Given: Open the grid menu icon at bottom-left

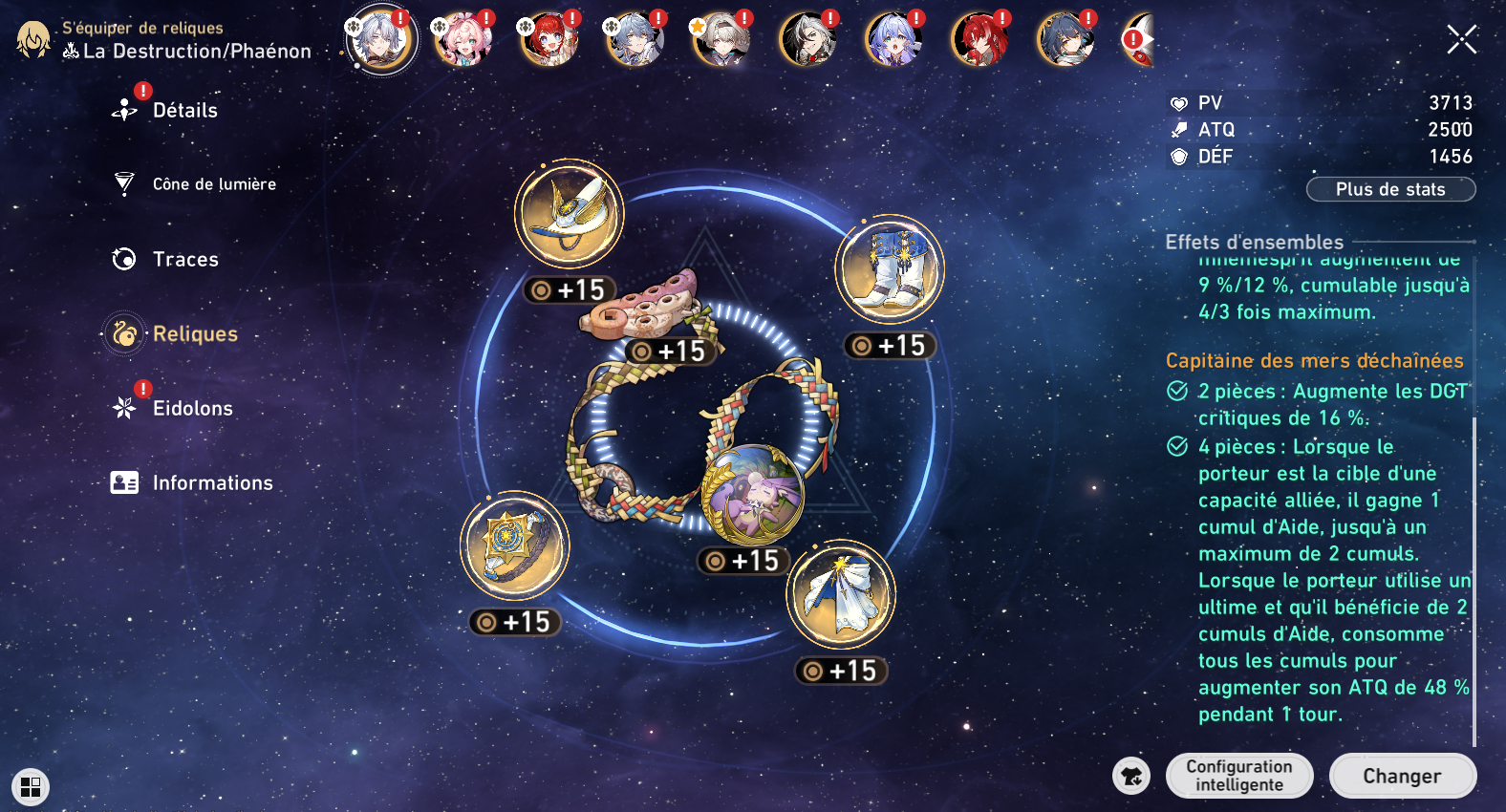Looking at the screenshot, I should click(x=31, y=787).
